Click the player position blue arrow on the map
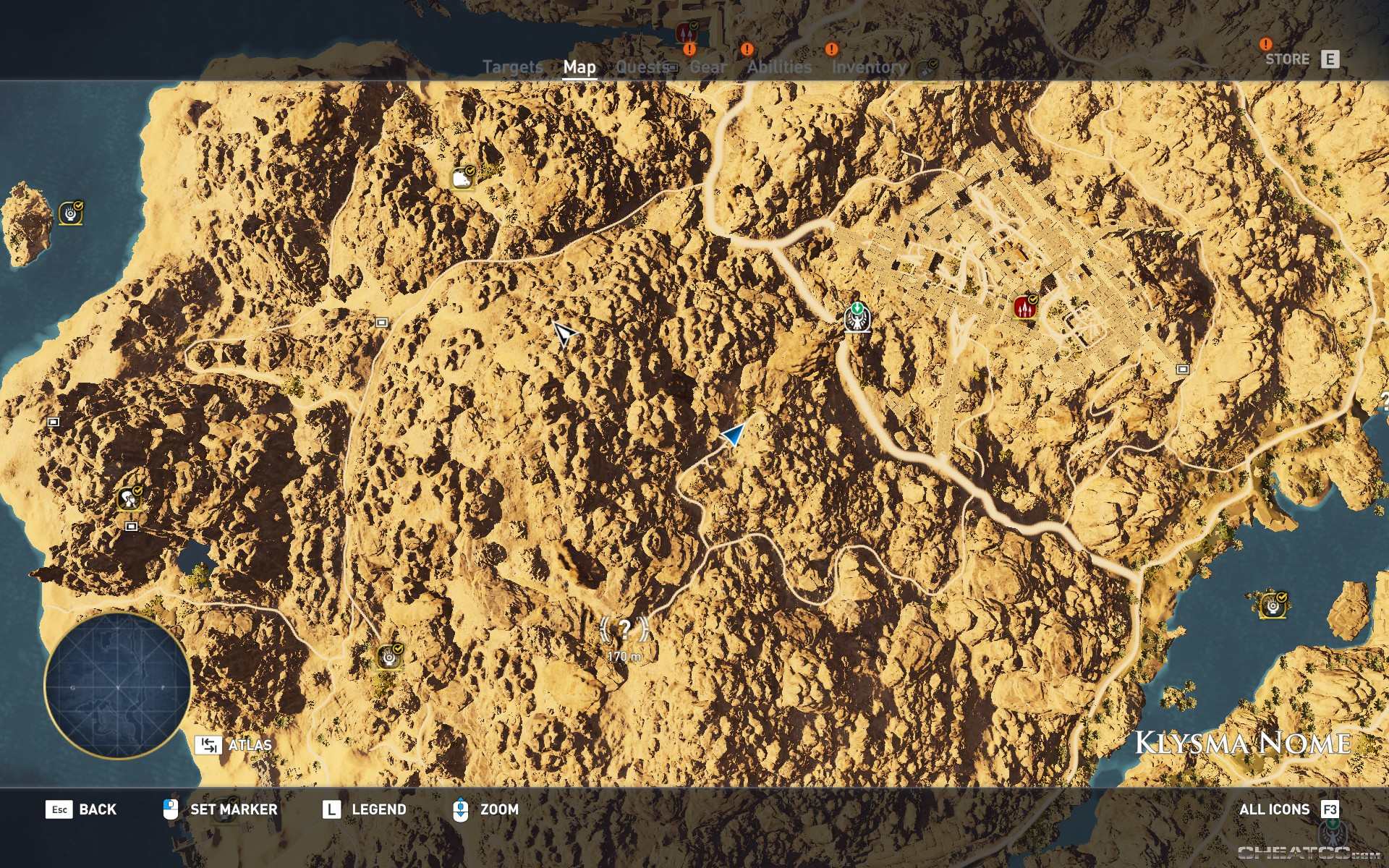Image resolution: width=1389 pixels, height=868 pixels. [733, 435]
